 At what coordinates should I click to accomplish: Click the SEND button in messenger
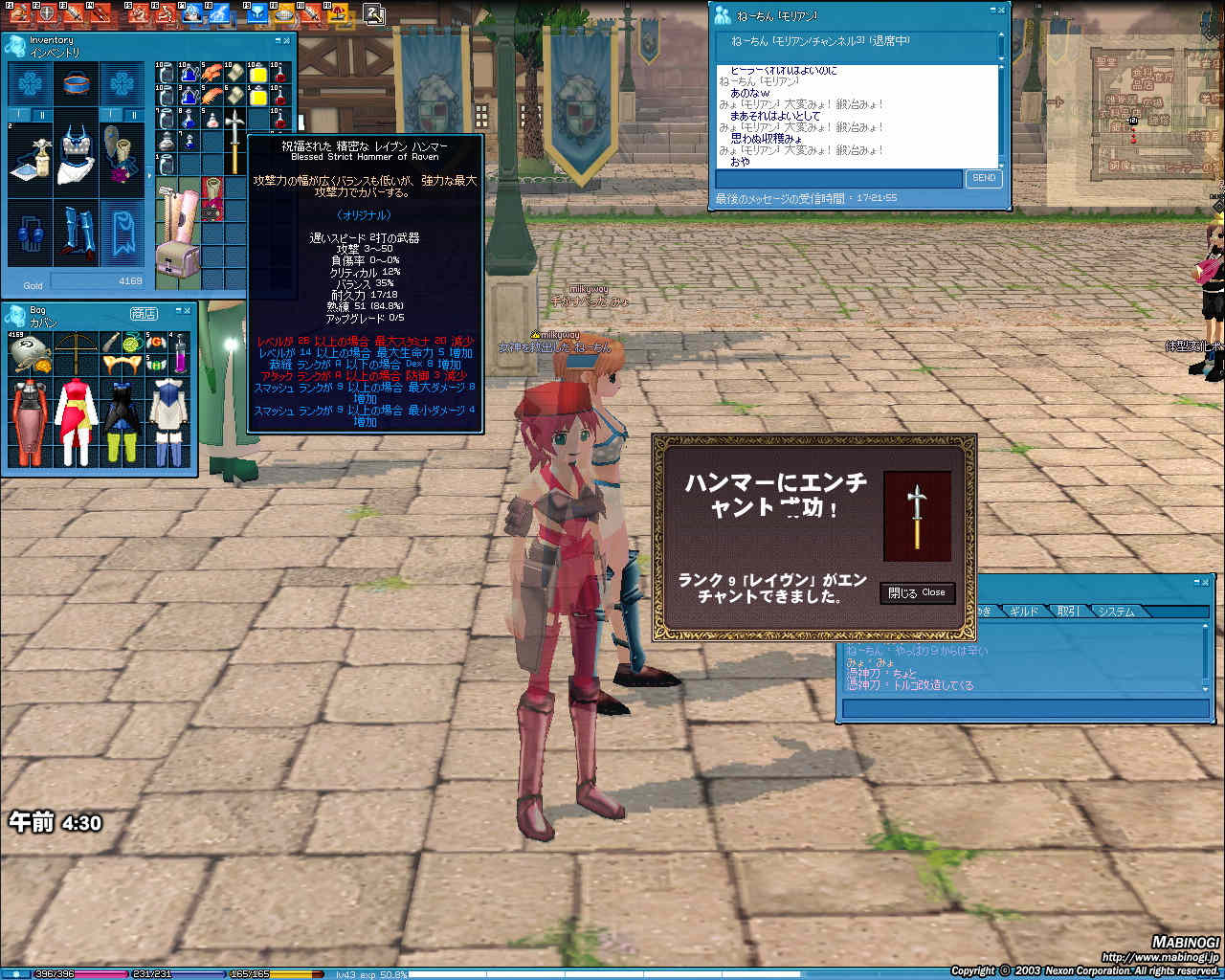pos(984,178)
